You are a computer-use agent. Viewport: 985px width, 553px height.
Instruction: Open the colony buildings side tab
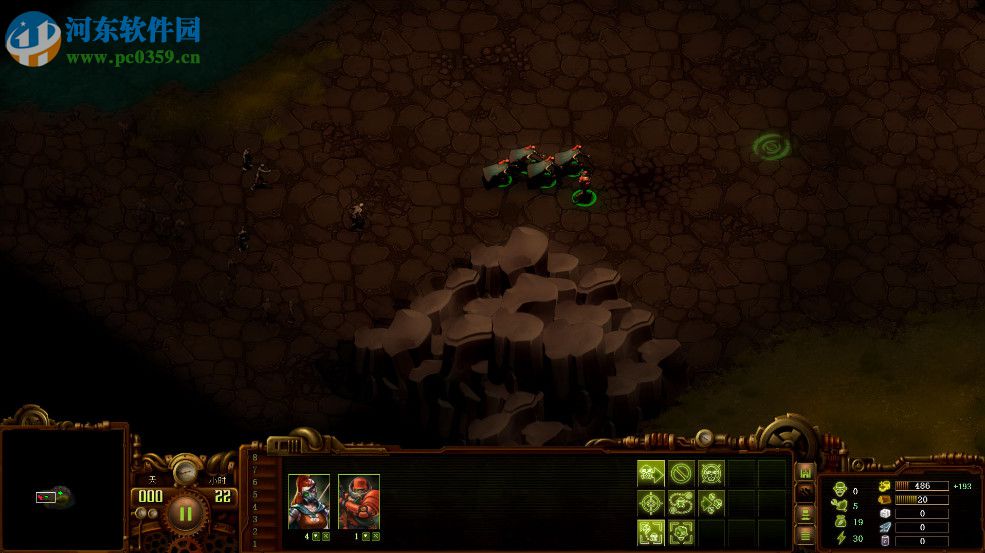click(805, 471)
